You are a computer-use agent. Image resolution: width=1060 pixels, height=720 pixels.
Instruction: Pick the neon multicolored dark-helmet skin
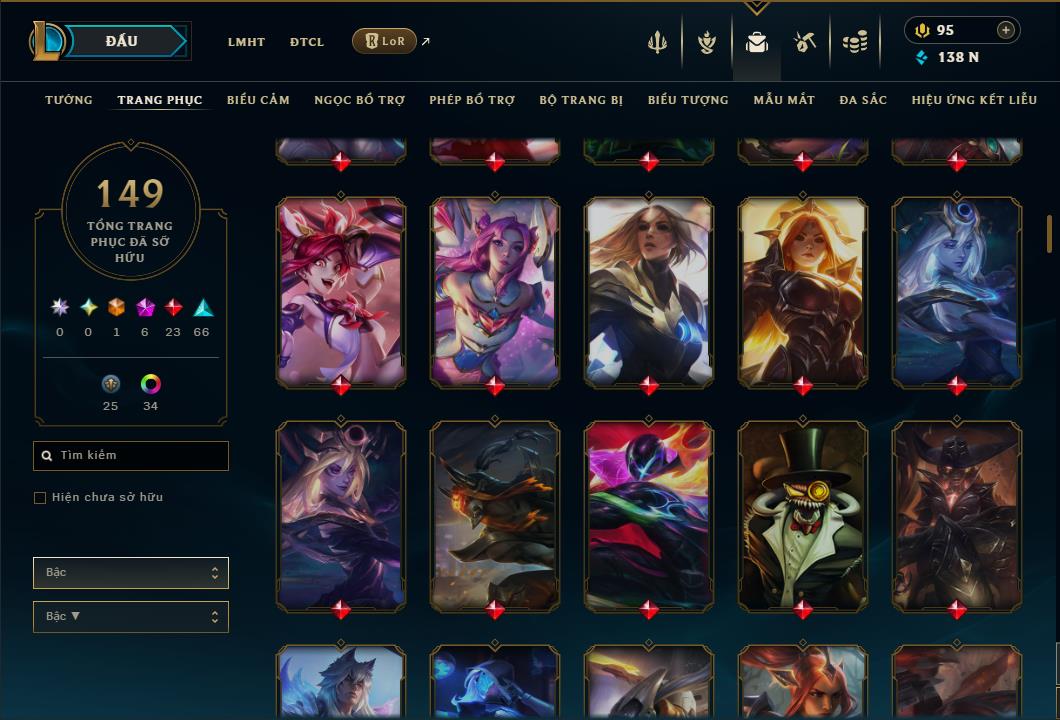649,515
